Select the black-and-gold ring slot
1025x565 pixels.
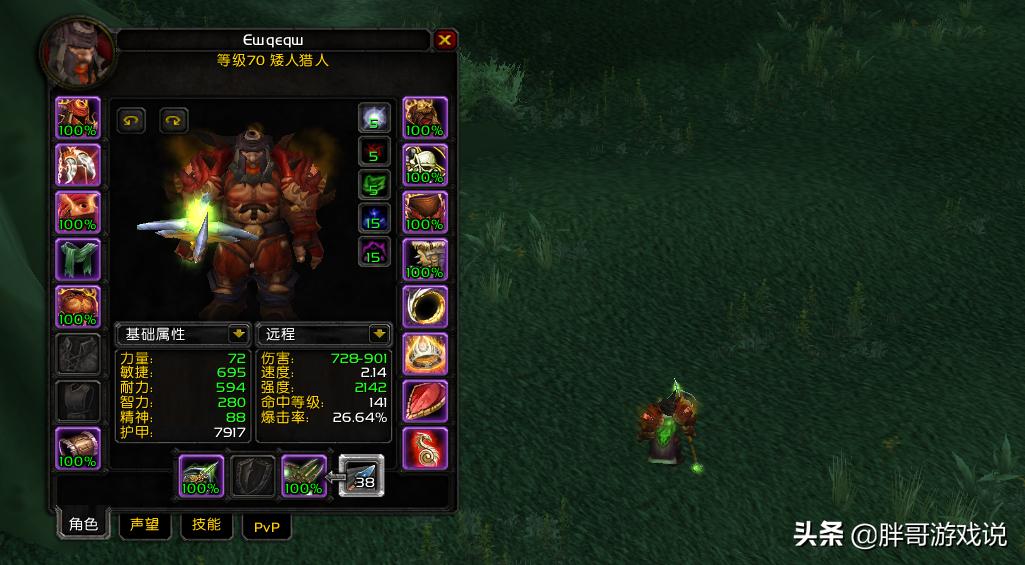coord(425,307)
